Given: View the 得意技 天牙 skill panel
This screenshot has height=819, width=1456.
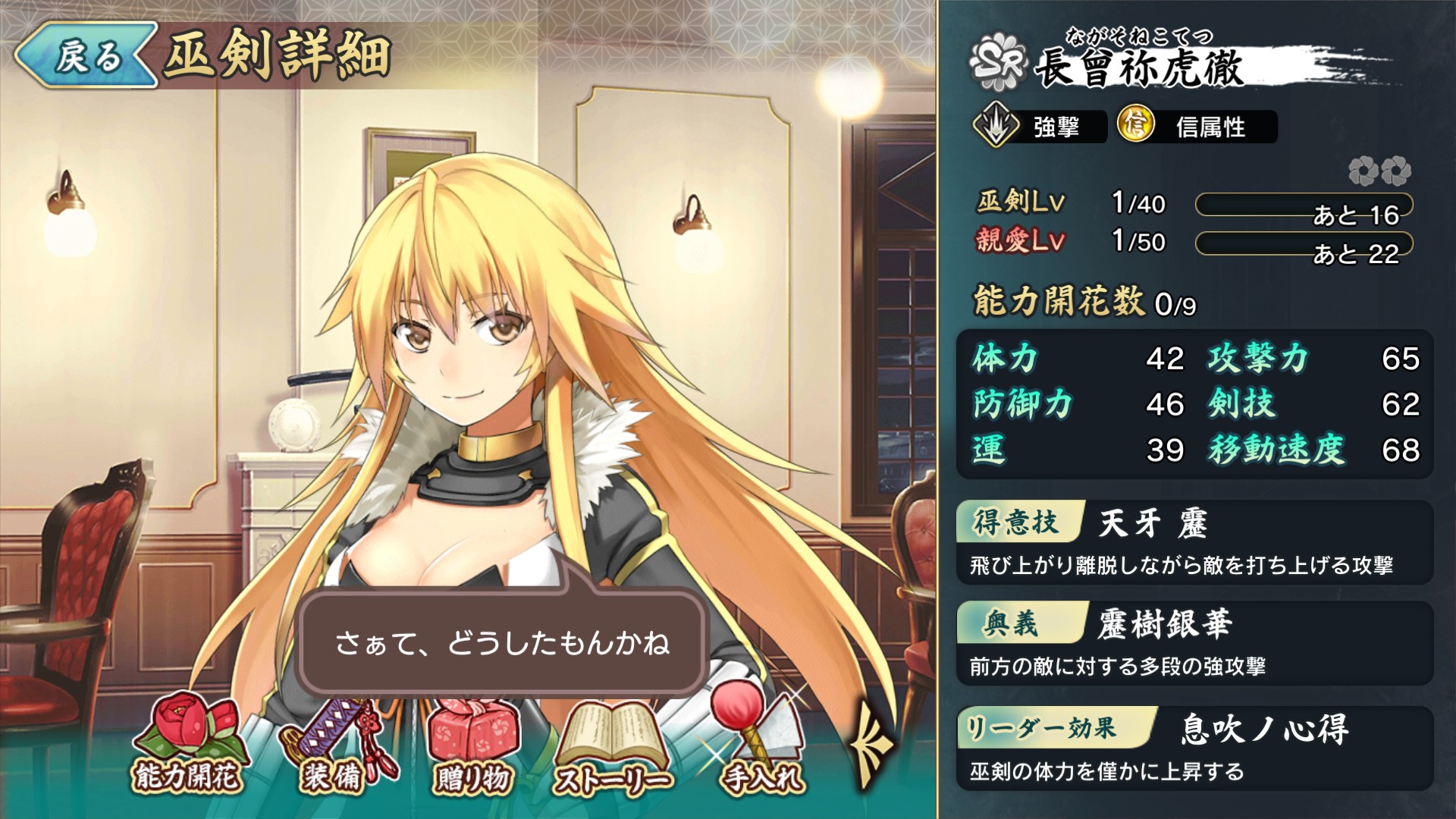Looking at the screenshot, I should [x=1194, y=542].
